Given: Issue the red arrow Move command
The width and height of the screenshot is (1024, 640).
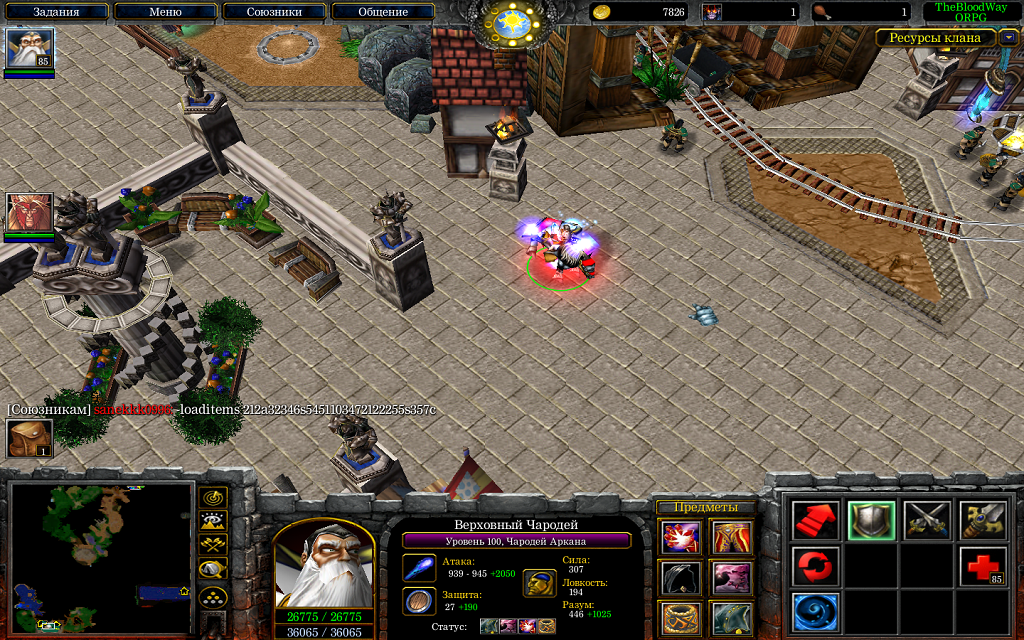Looking at the screenshot, I should coord(815,520).
